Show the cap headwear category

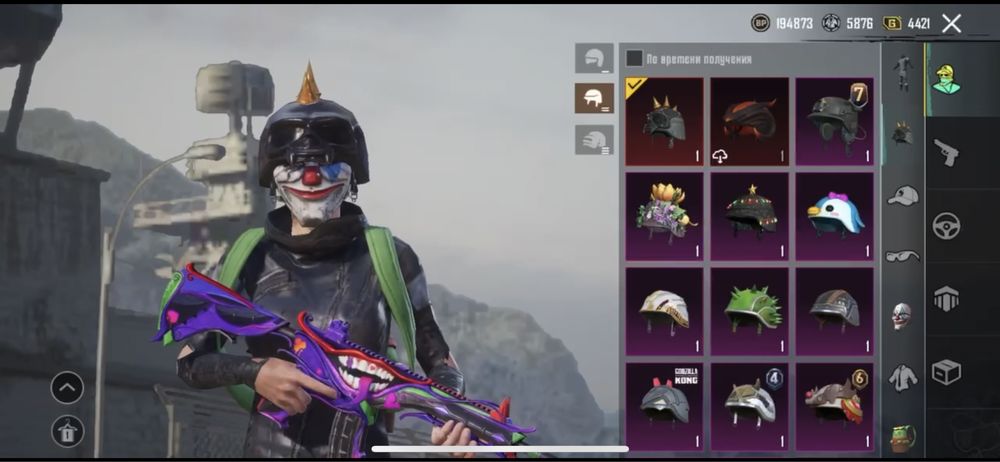[x=903, y=196]
